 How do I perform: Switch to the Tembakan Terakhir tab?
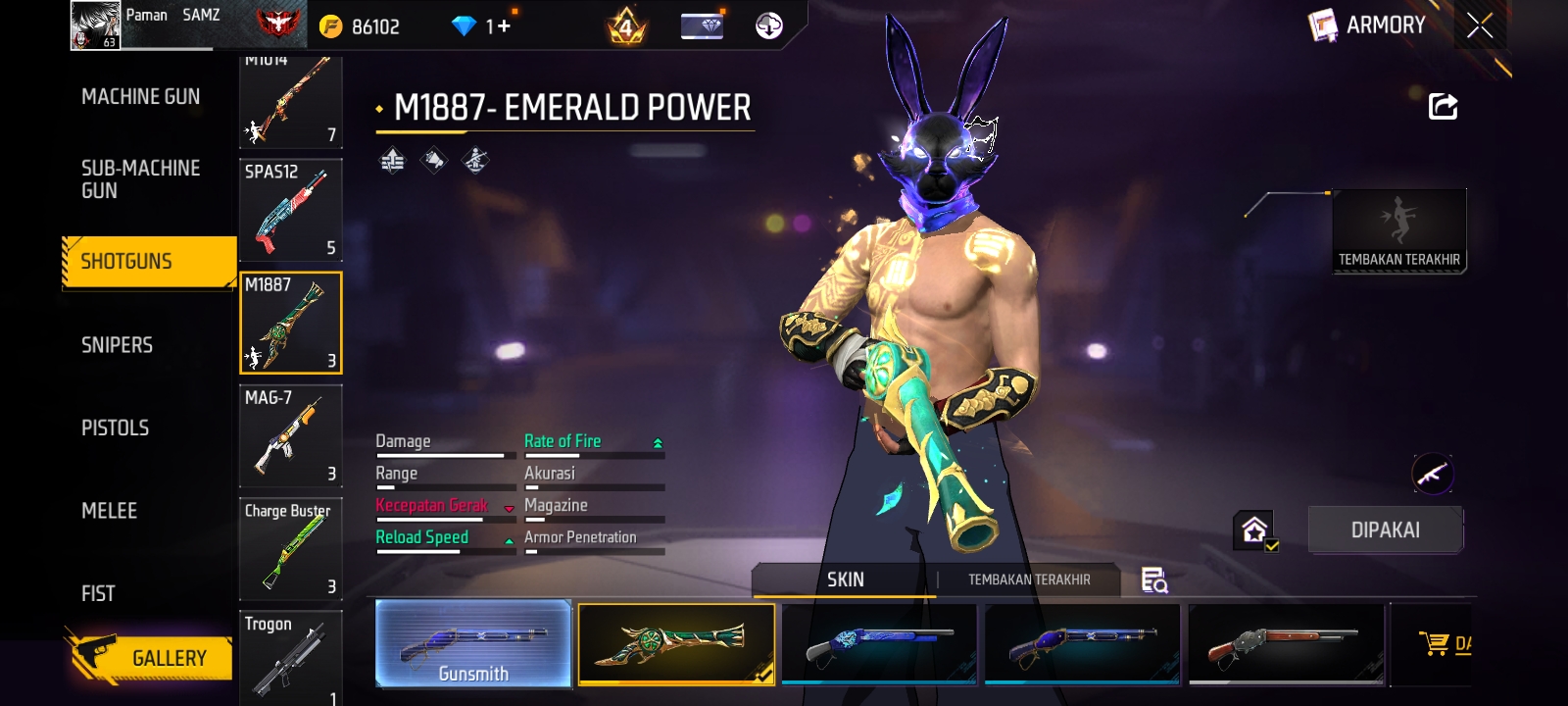click(1029, 580)
